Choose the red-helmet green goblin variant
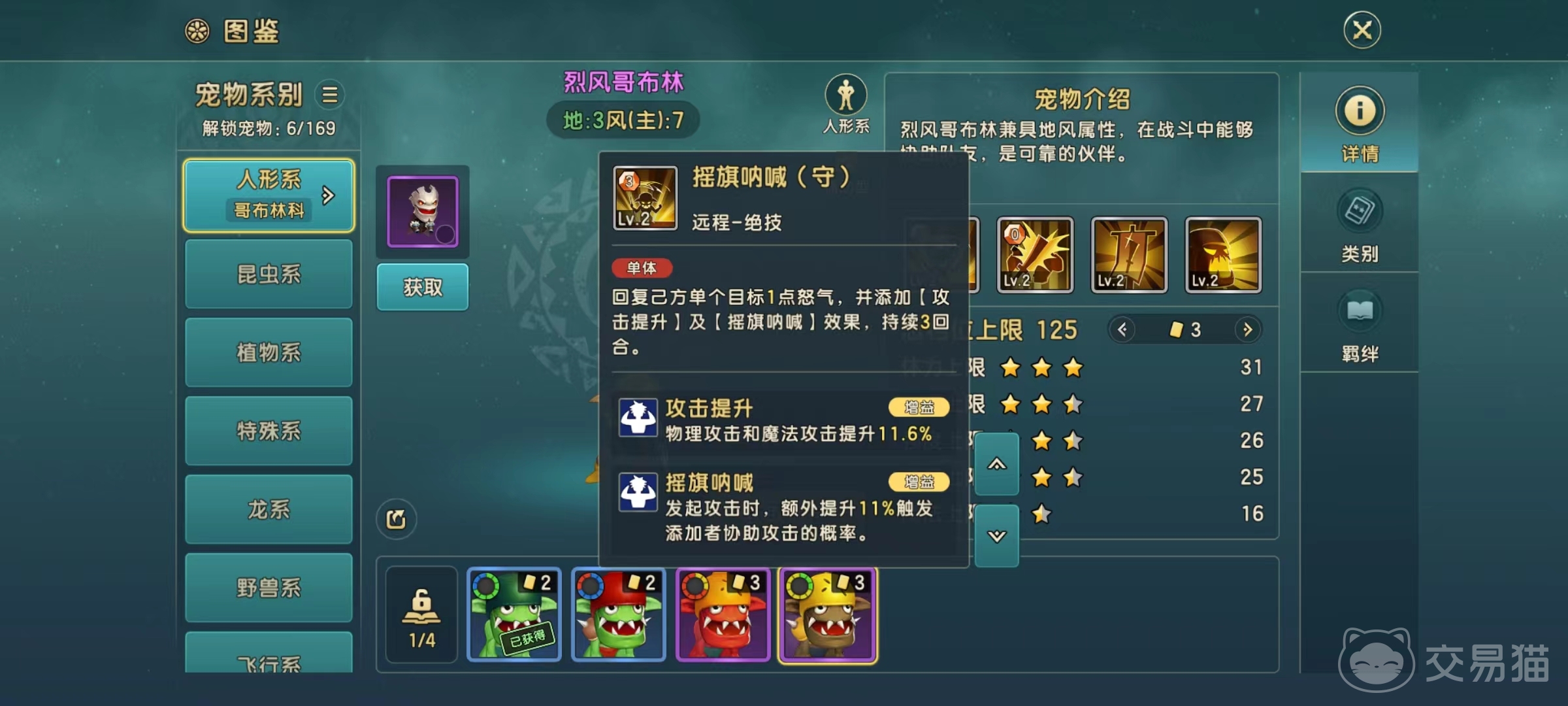1568x706 pixels. pyautogui.click(x=619, y=615)
